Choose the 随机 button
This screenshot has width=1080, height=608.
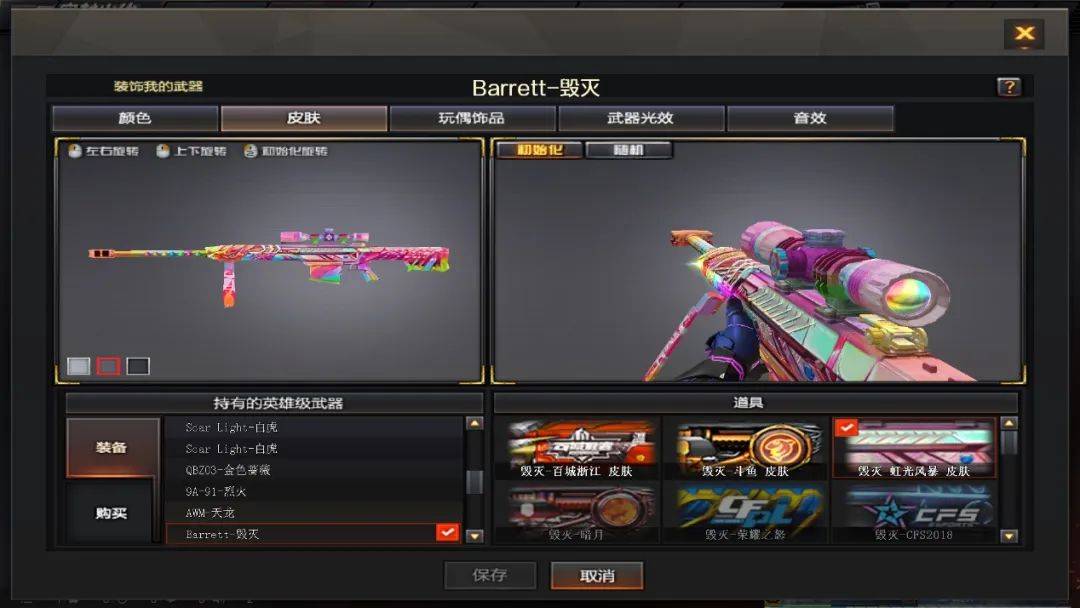628,151
